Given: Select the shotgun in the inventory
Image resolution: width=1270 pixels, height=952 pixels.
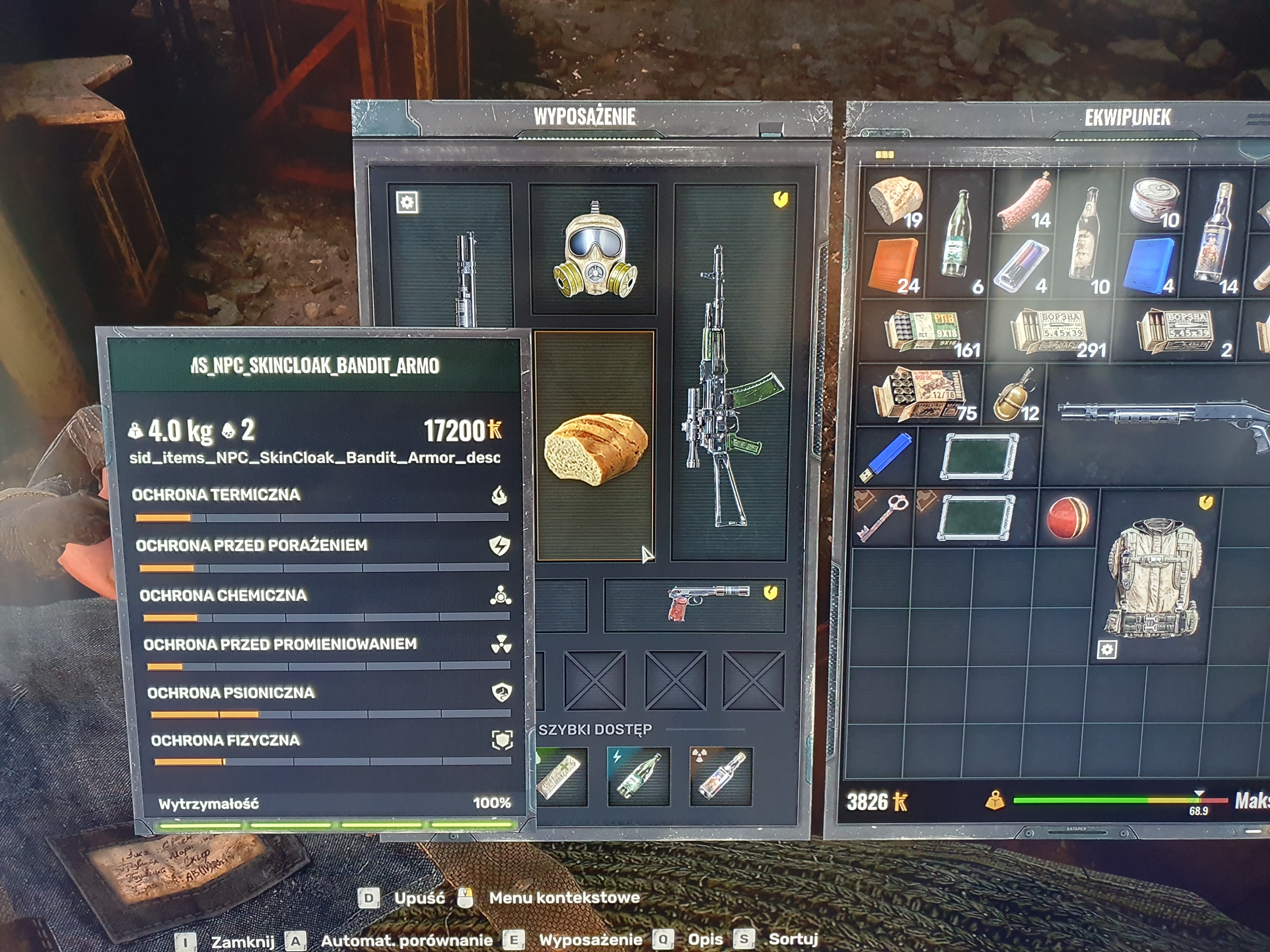Looking at the screenshot, I should tap(1160, 419).
